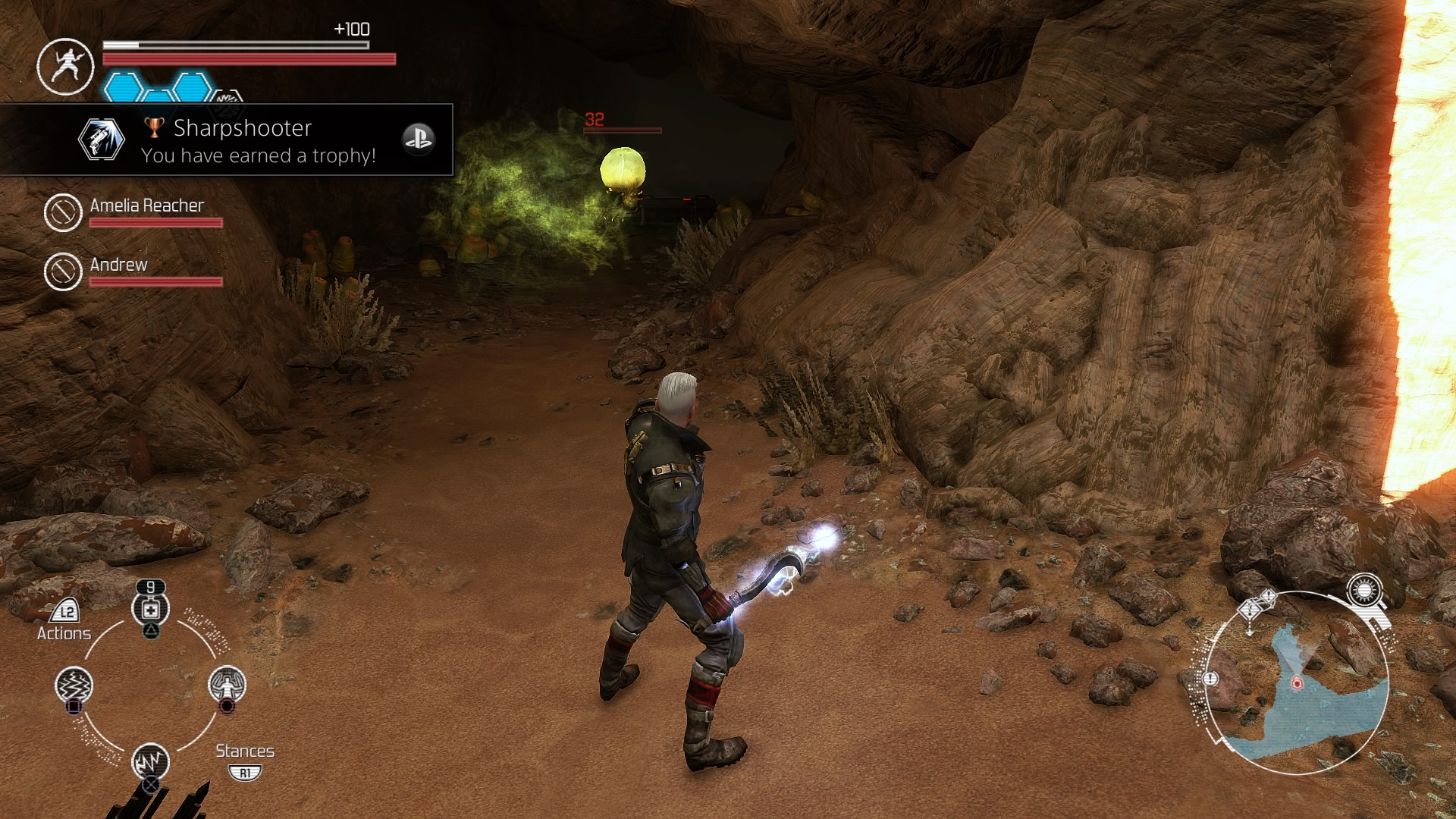Use the health injection item slot
The image size is (1456, 819).
click(150, 609)
